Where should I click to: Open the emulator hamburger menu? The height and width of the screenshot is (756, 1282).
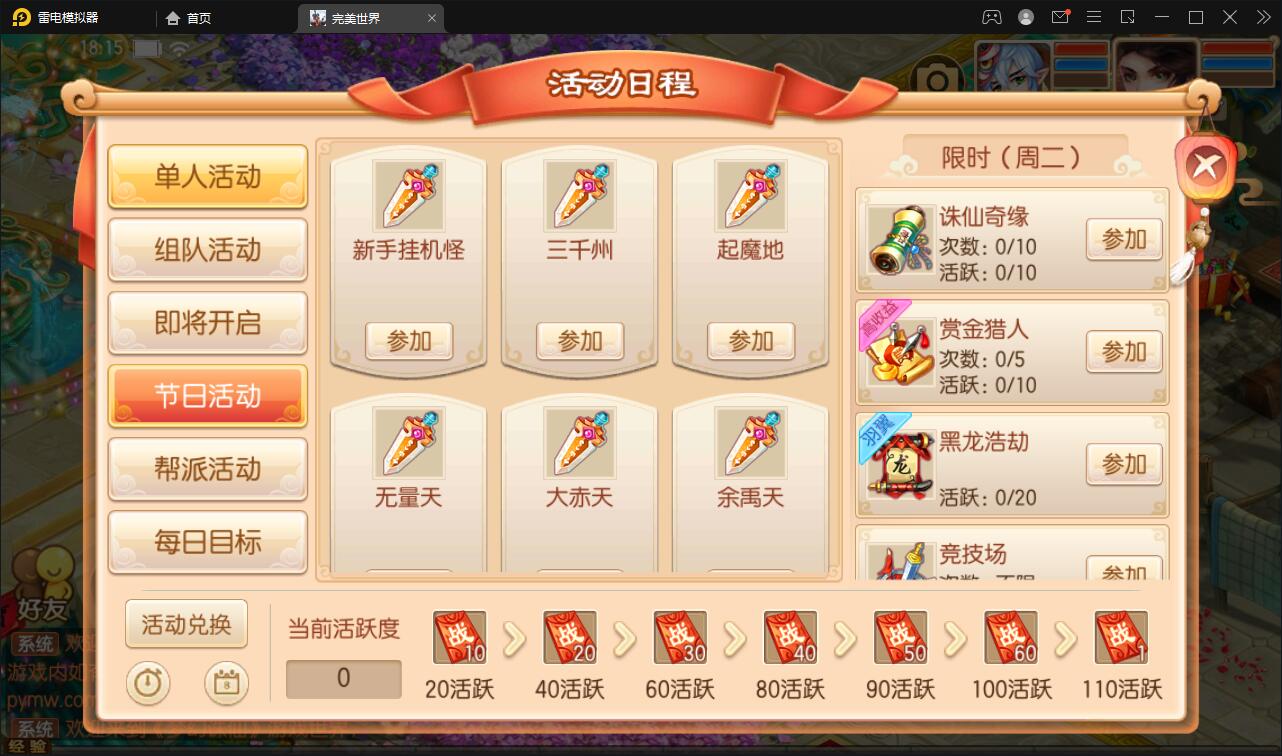click(1094, 17)
